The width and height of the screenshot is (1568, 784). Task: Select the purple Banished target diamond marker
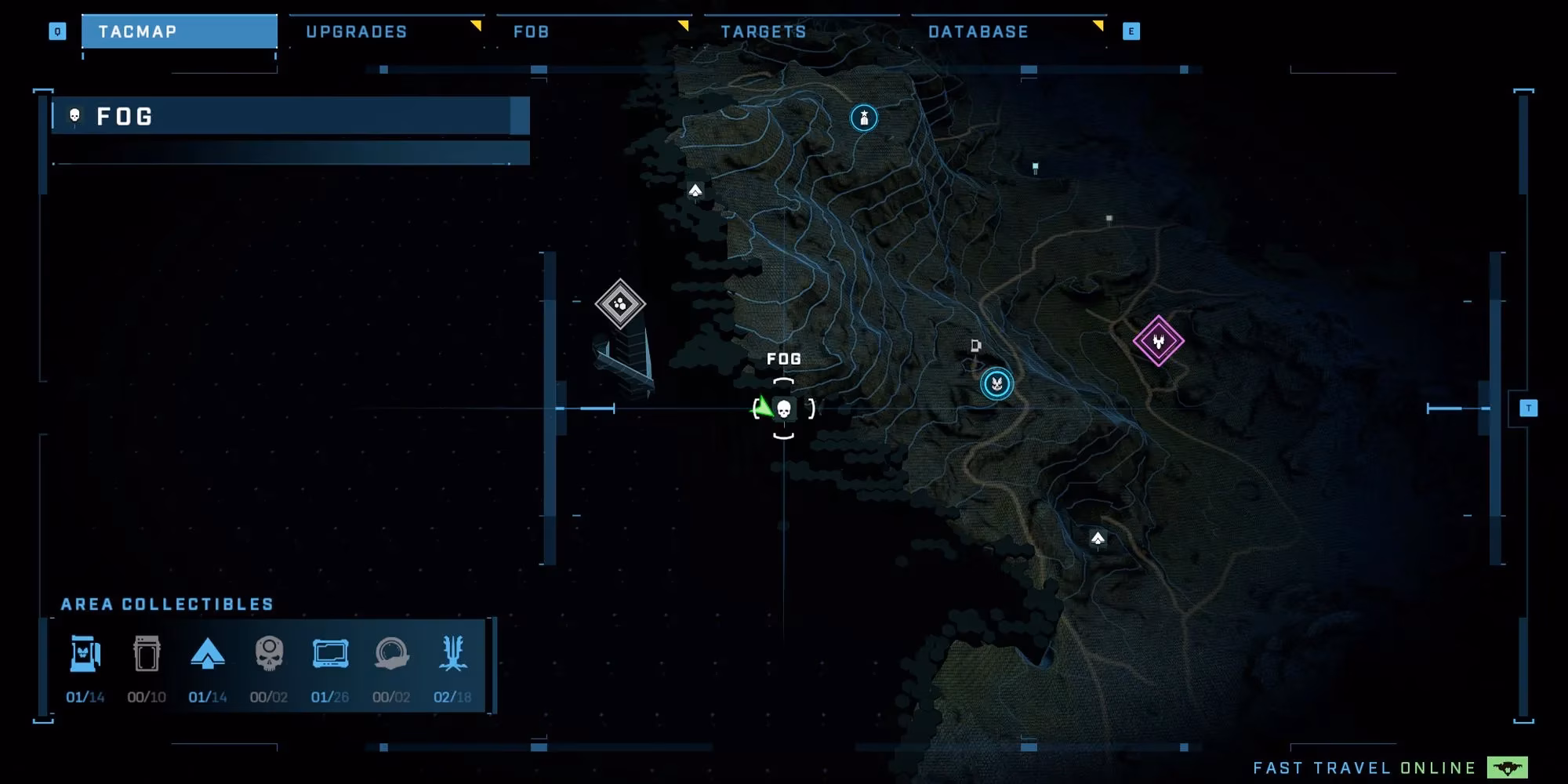coord(1158,342)
